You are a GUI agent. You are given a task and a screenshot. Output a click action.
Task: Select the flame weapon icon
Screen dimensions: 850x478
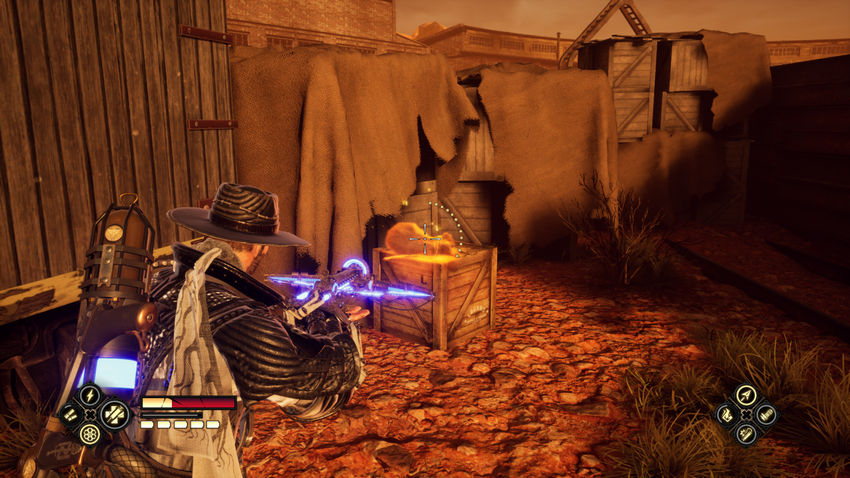(x=726, y=414)
